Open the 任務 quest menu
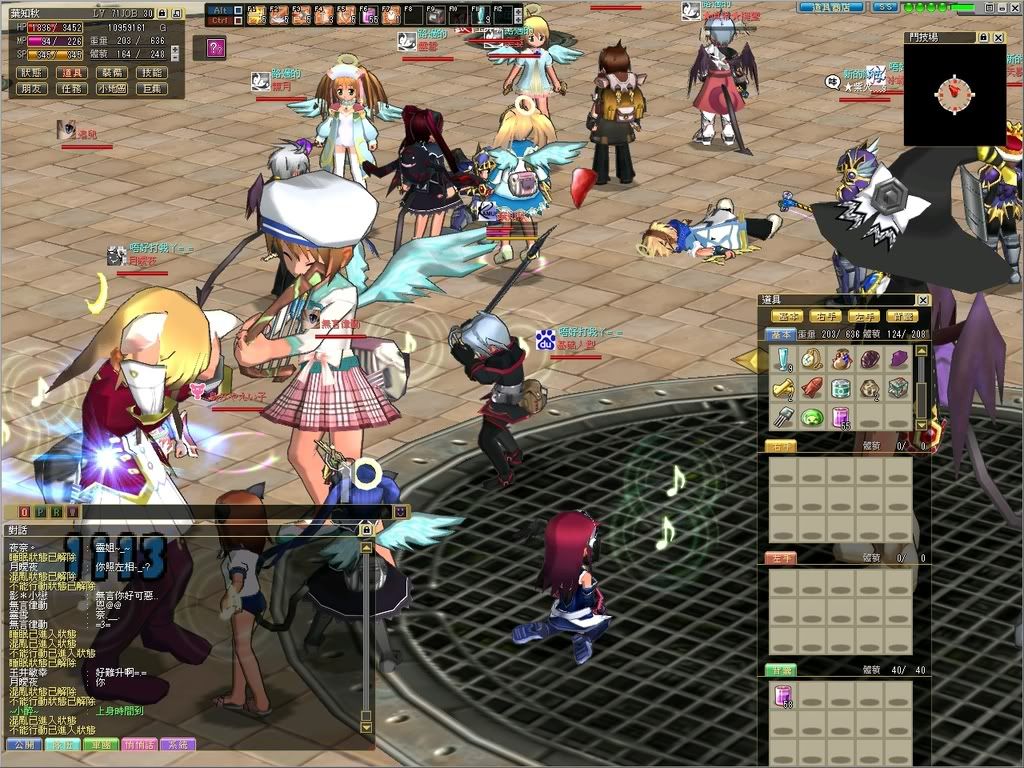 coord(71,88)
